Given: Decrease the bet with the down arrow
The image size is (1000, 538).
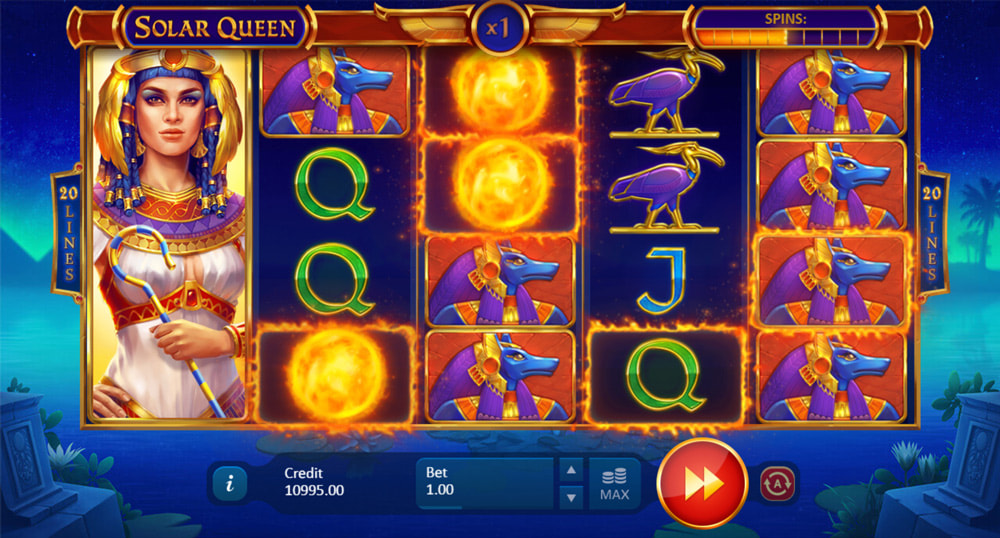Looking at the screenshot, I should pyautogui.click(x=570, y=496).
